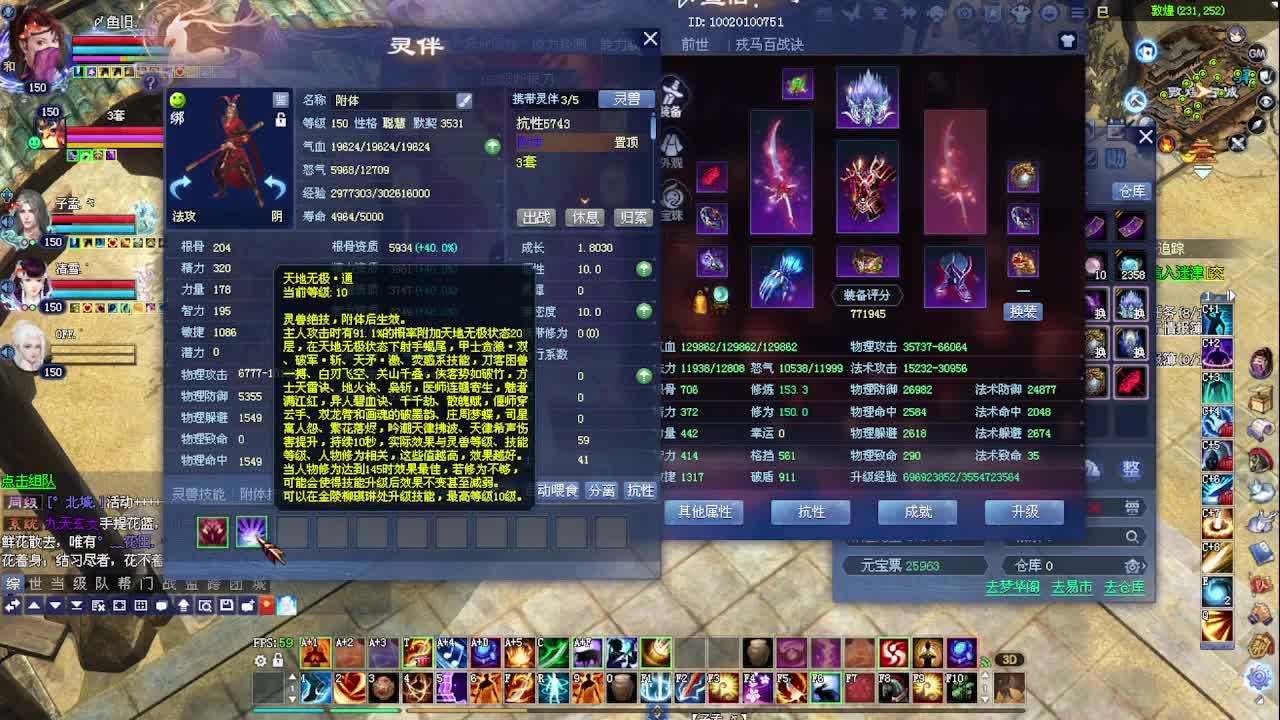This screenshot has width=1280, height=720.
Task: Open the gear dropdown next to 仓库 0
Action: (1133, 566)
